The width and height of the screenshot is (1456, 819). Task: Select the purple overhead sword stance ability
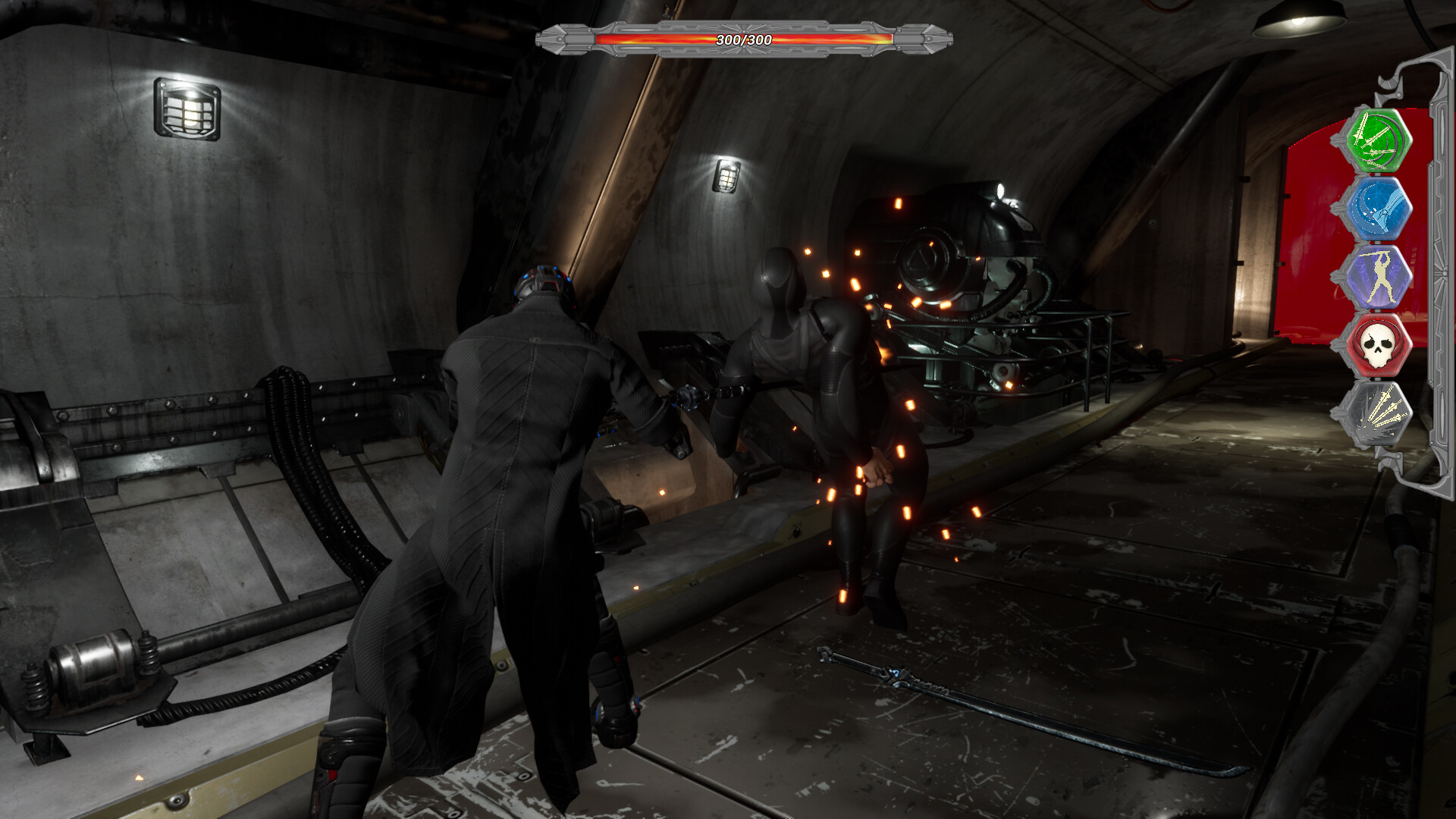[1379, 276]
